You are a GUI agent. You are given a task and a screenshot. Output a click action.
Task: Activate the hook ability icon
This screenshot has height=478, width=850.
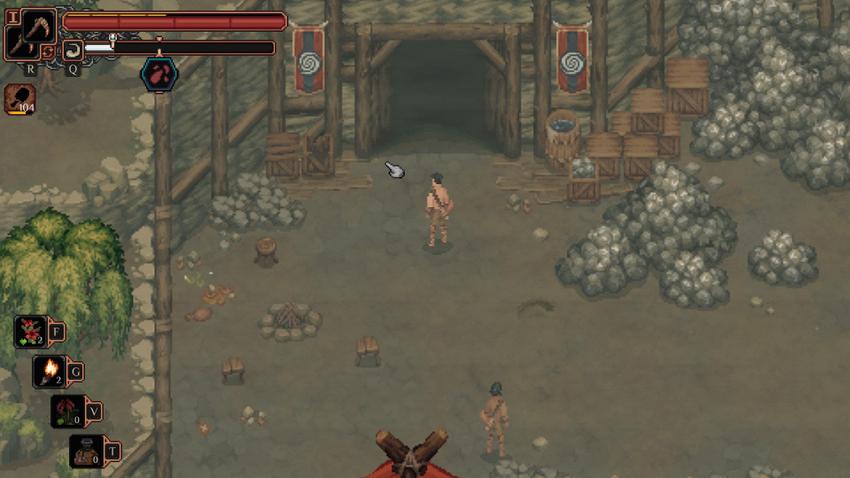(x=73, y=48)
